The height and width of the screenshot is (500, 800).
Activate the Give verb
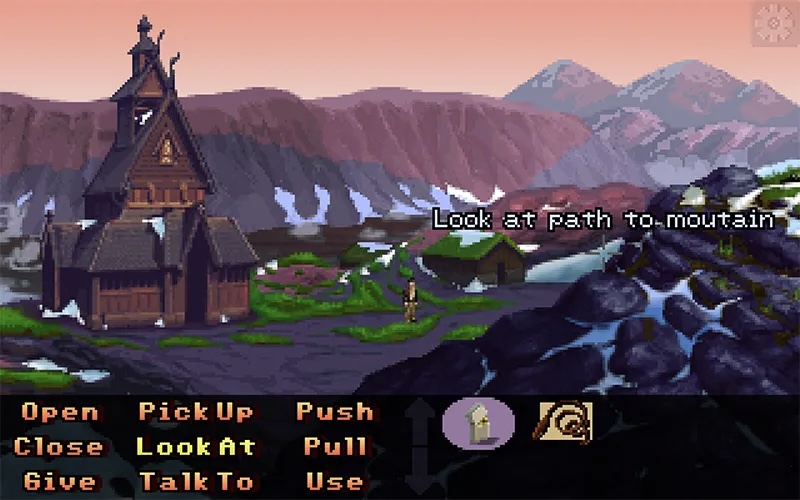pos(60,482)
